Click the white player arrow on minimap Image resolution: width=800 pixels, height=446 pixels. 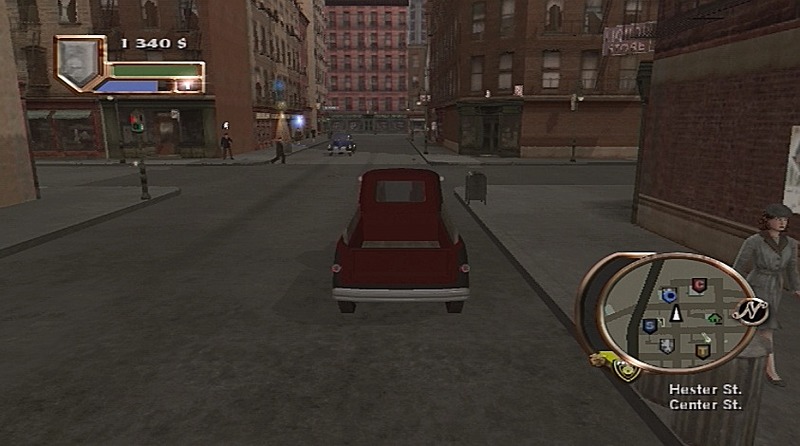tap(676, 314)
